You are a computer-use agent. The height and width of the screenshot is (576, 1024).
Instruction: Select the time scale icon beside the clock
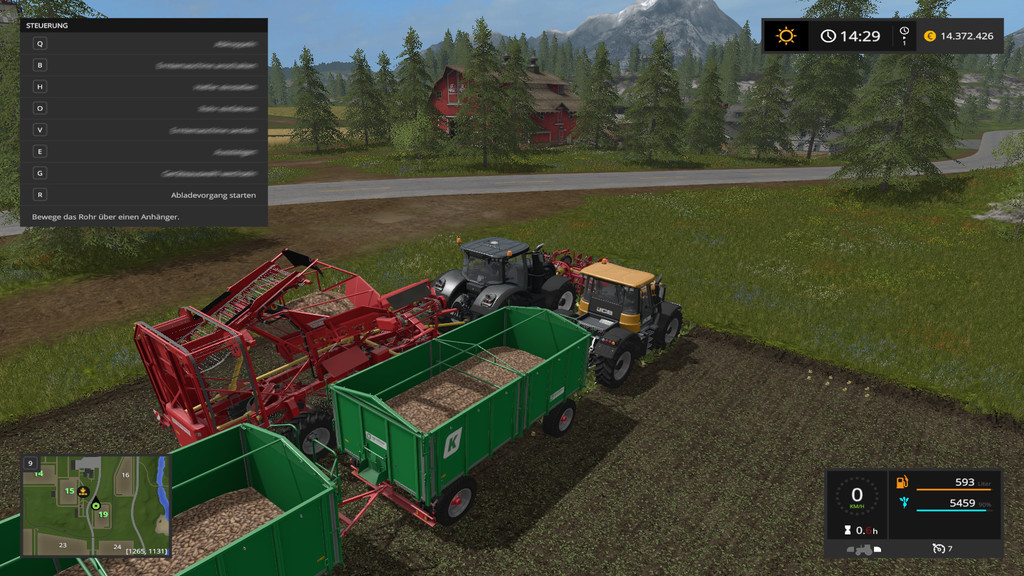tap(904, 36)
